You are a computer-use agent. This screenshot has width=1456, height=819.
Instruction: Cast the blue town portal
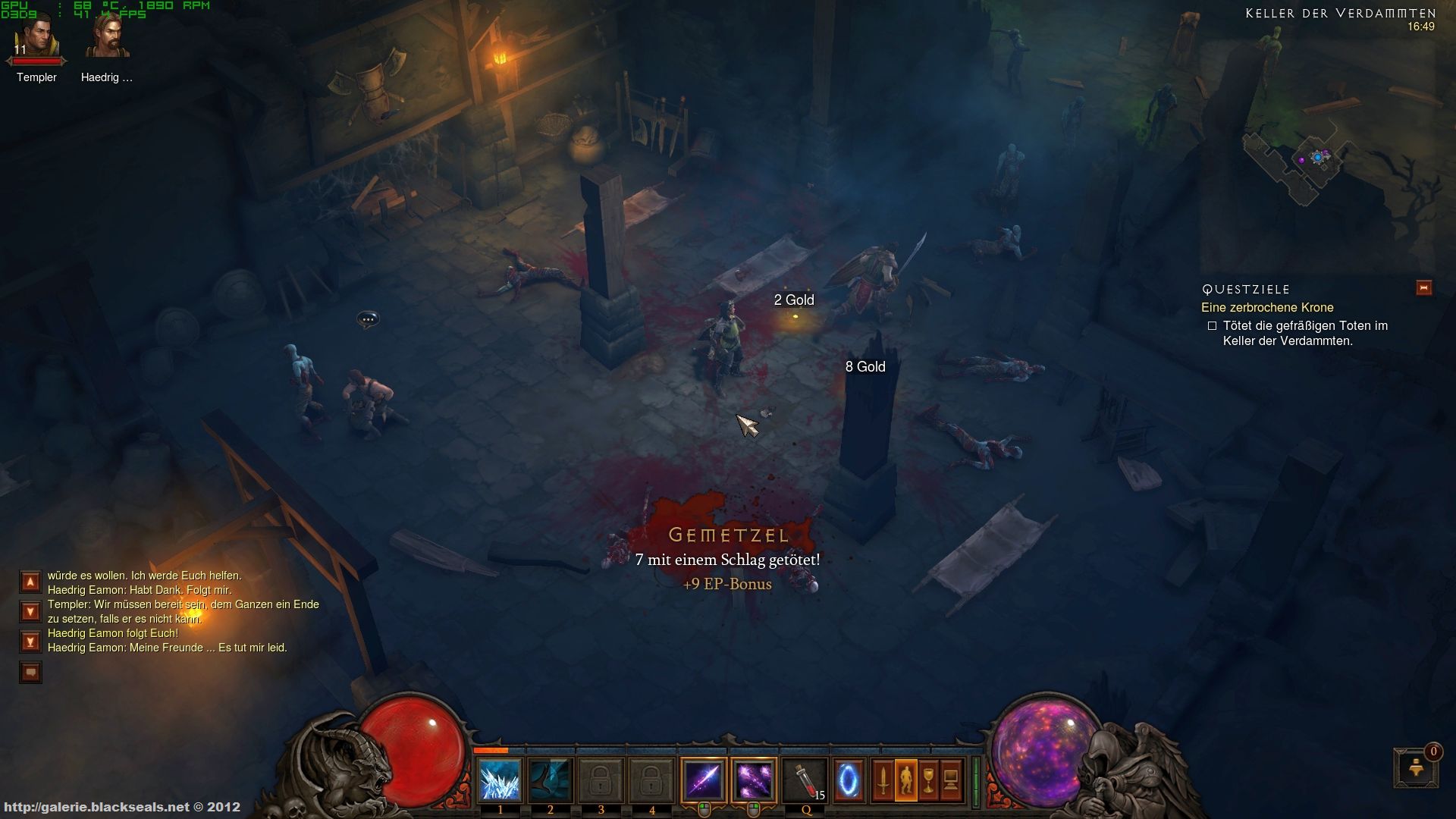(849, 780)
